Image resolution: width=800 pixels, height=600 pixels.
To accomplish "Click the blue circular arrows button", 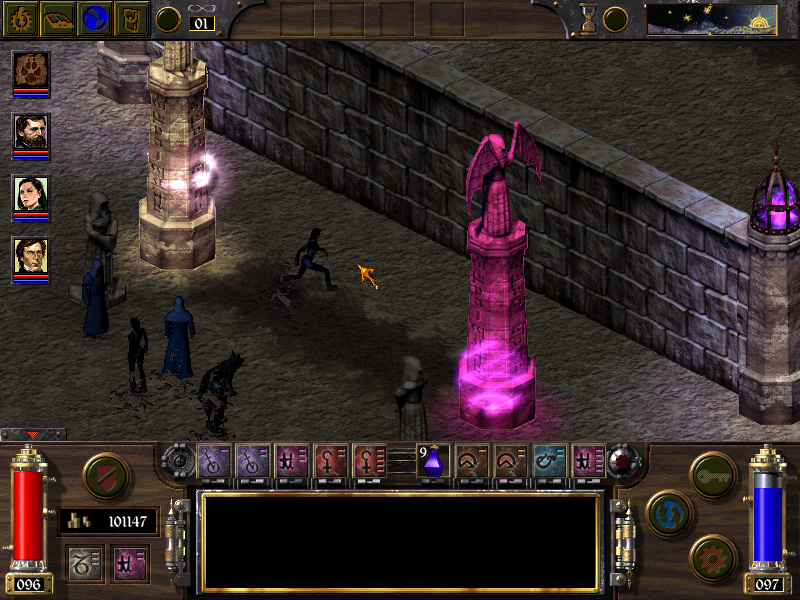I will [667, 510].
